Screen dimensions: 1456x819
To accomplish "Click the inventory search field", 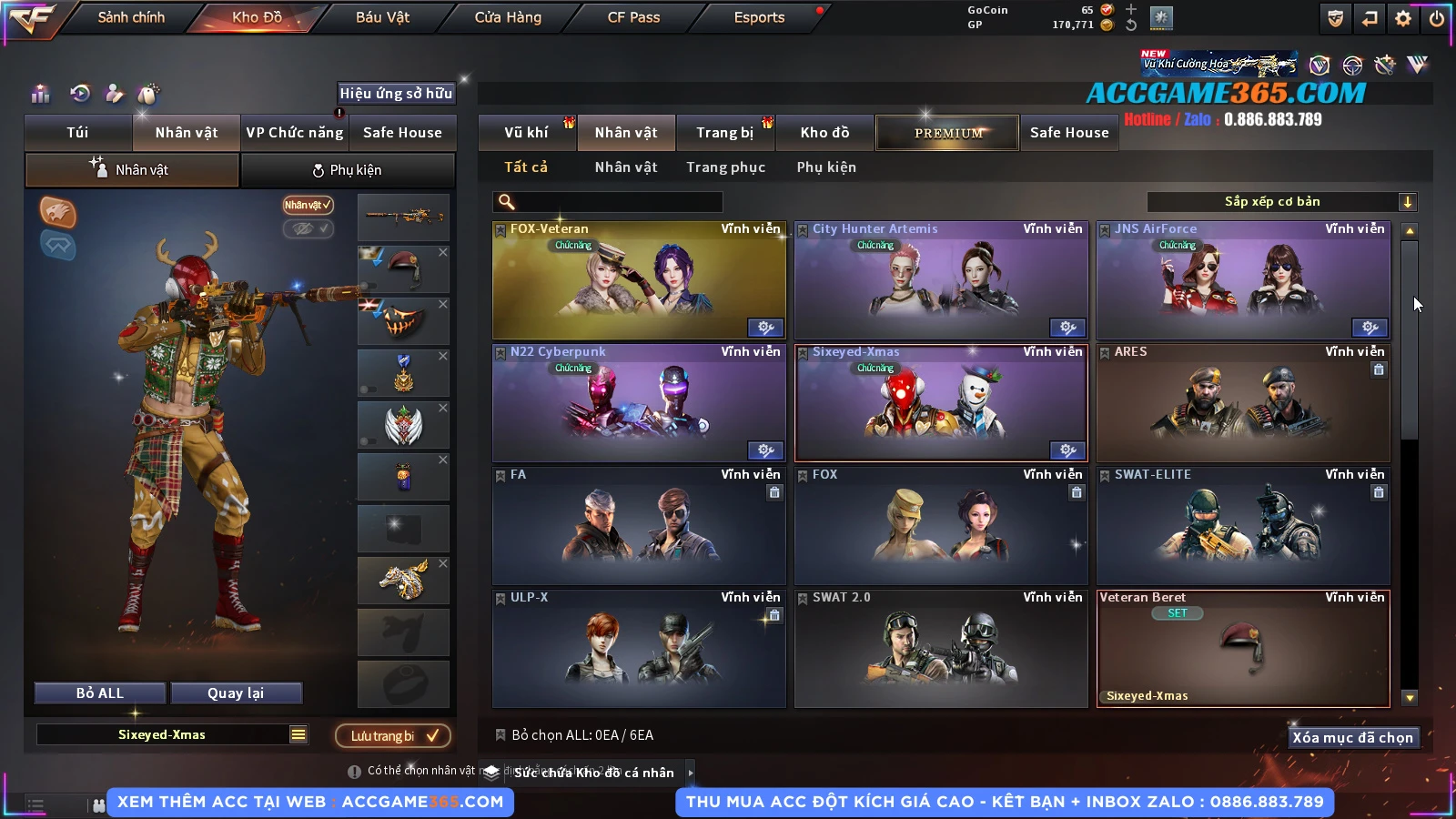I will click(608, 202).
